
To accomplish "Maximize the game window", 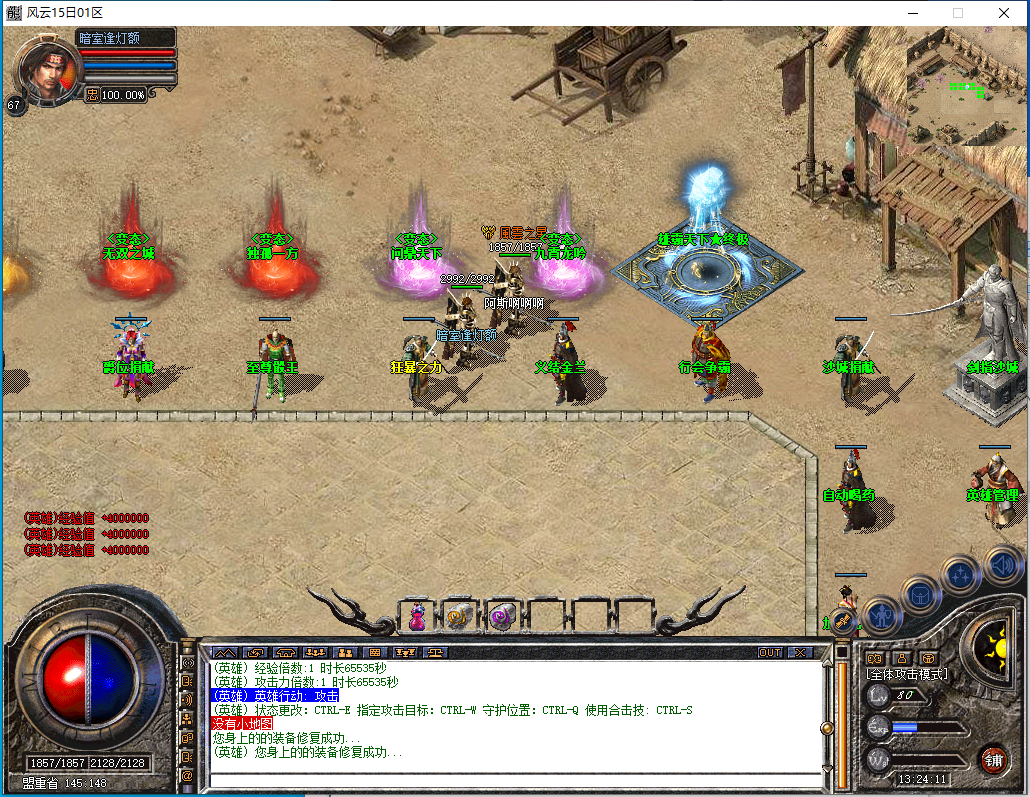I will pos(957,13).
